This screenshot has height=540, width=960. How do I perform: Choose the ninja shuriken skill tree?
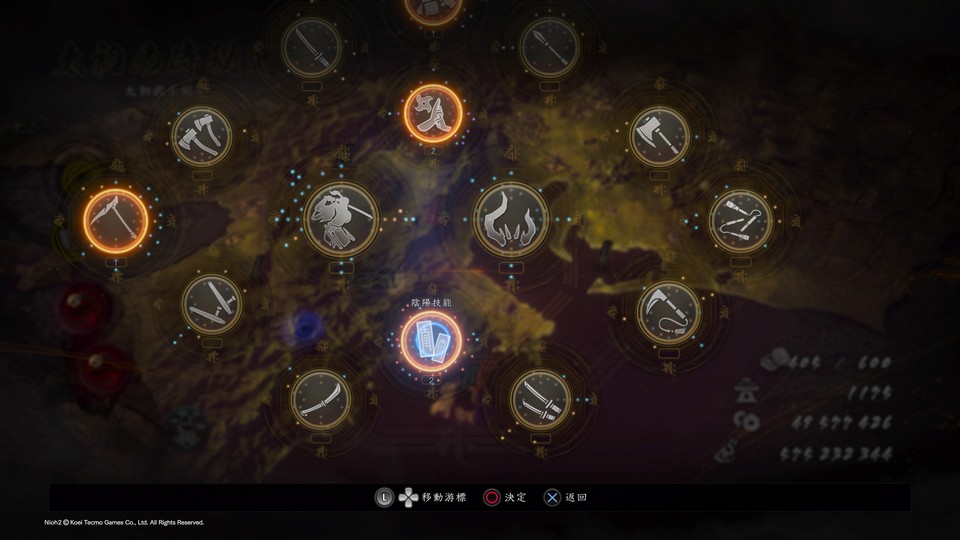point(433,112)
